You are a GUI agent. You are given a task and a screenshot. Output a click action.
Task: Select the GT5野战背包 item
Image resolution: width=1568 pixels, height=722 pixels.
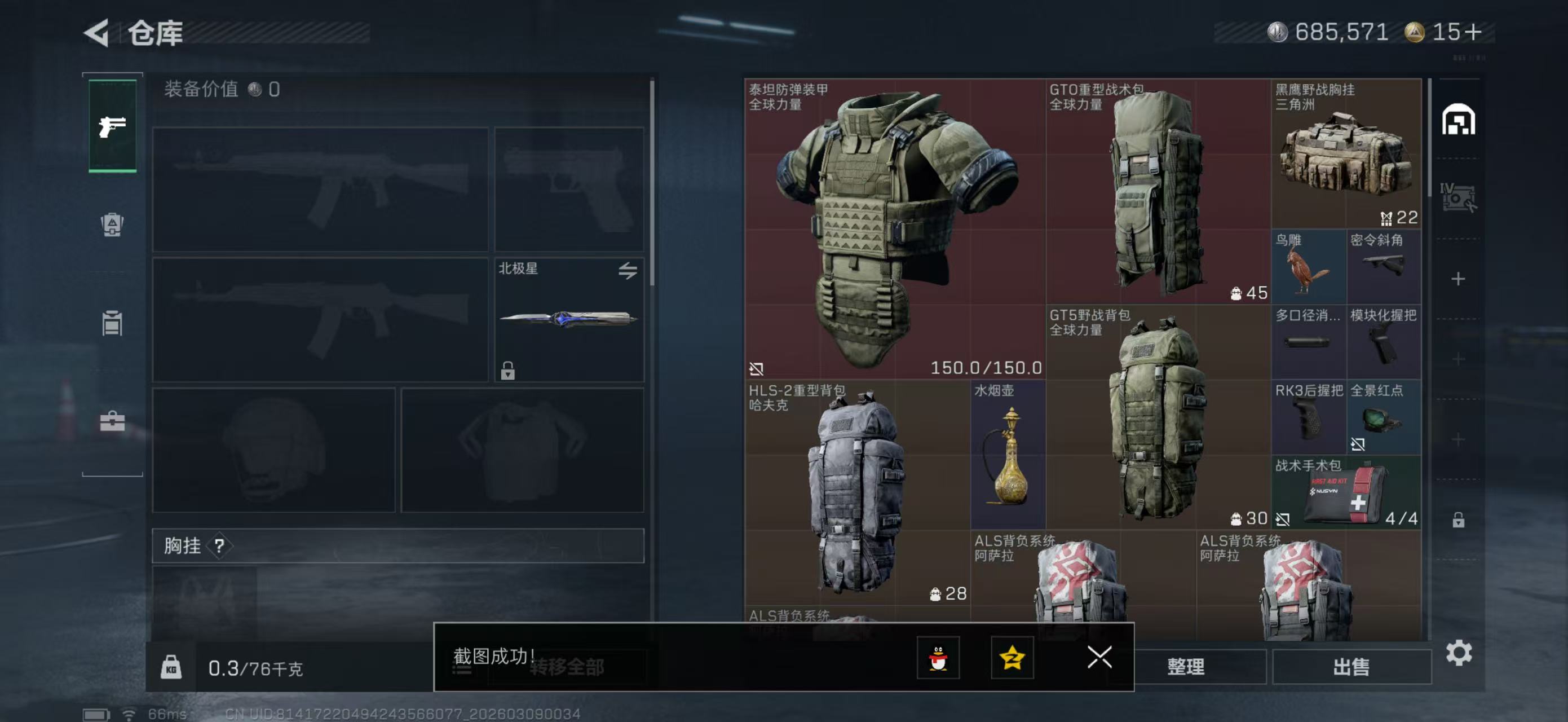point(1157,416)
